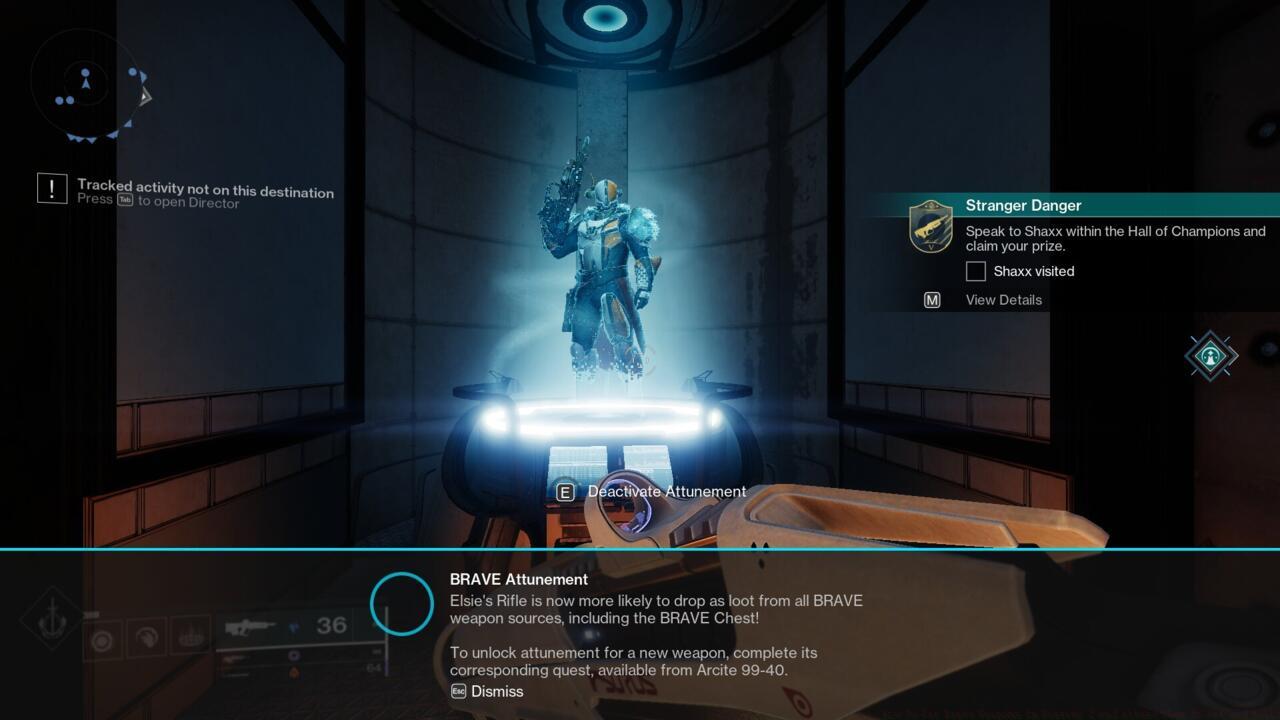
Task: Click the Esc key icon beside Dismiss
Action: 460,691
